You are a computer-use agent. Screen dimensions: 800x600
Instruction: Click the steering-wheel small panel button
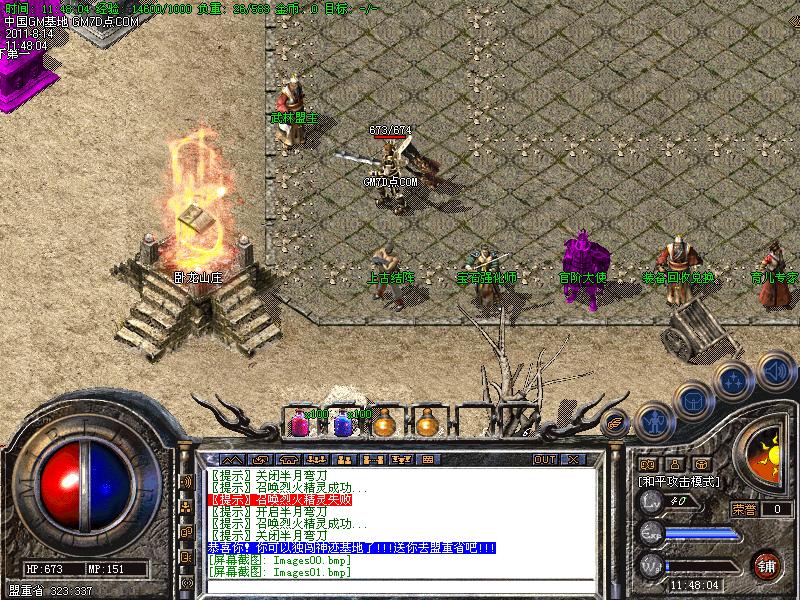(x=701, y=464)
